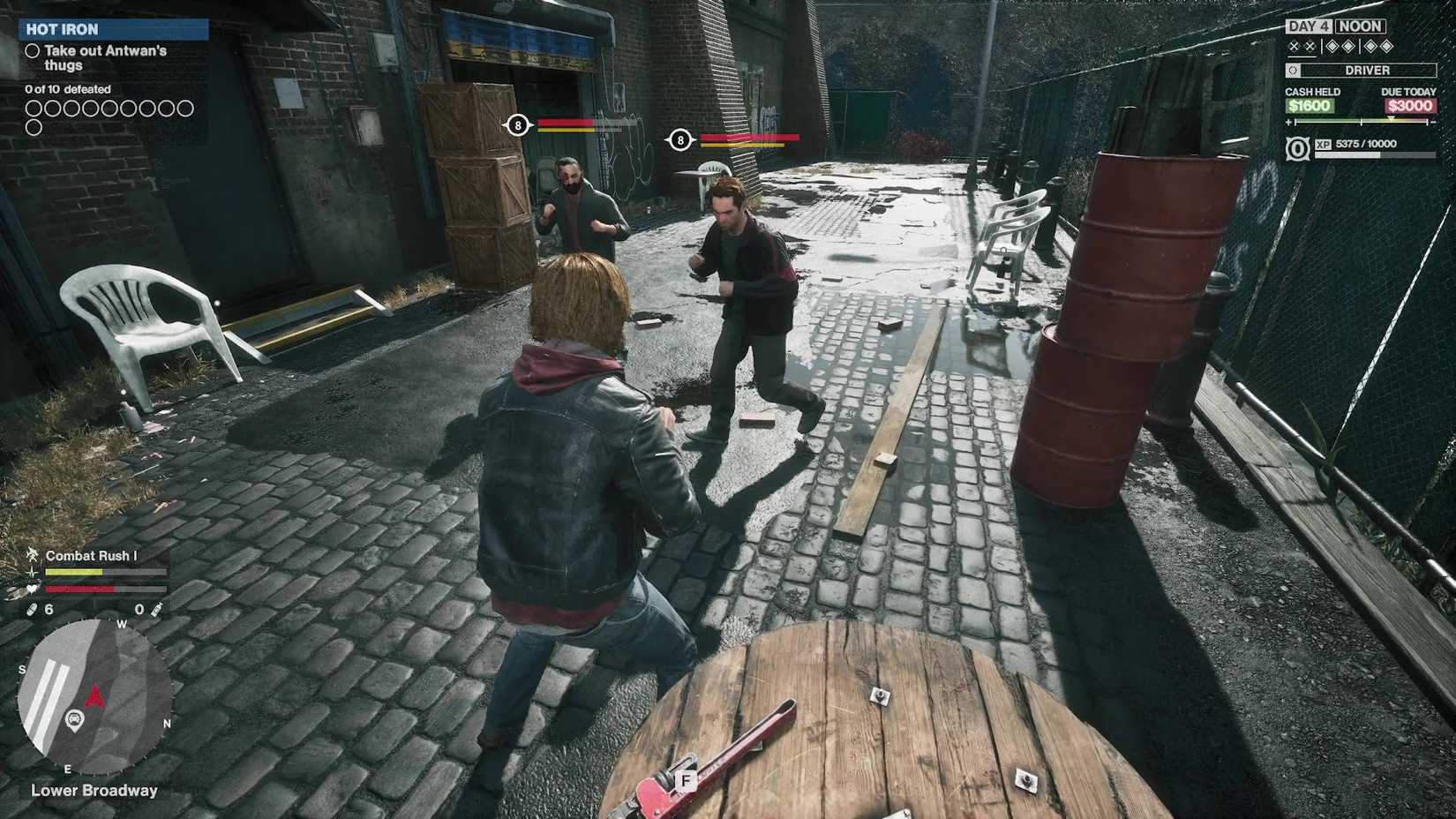
Task: Click the pill medication icon showing 6
Action: point(32,609)
